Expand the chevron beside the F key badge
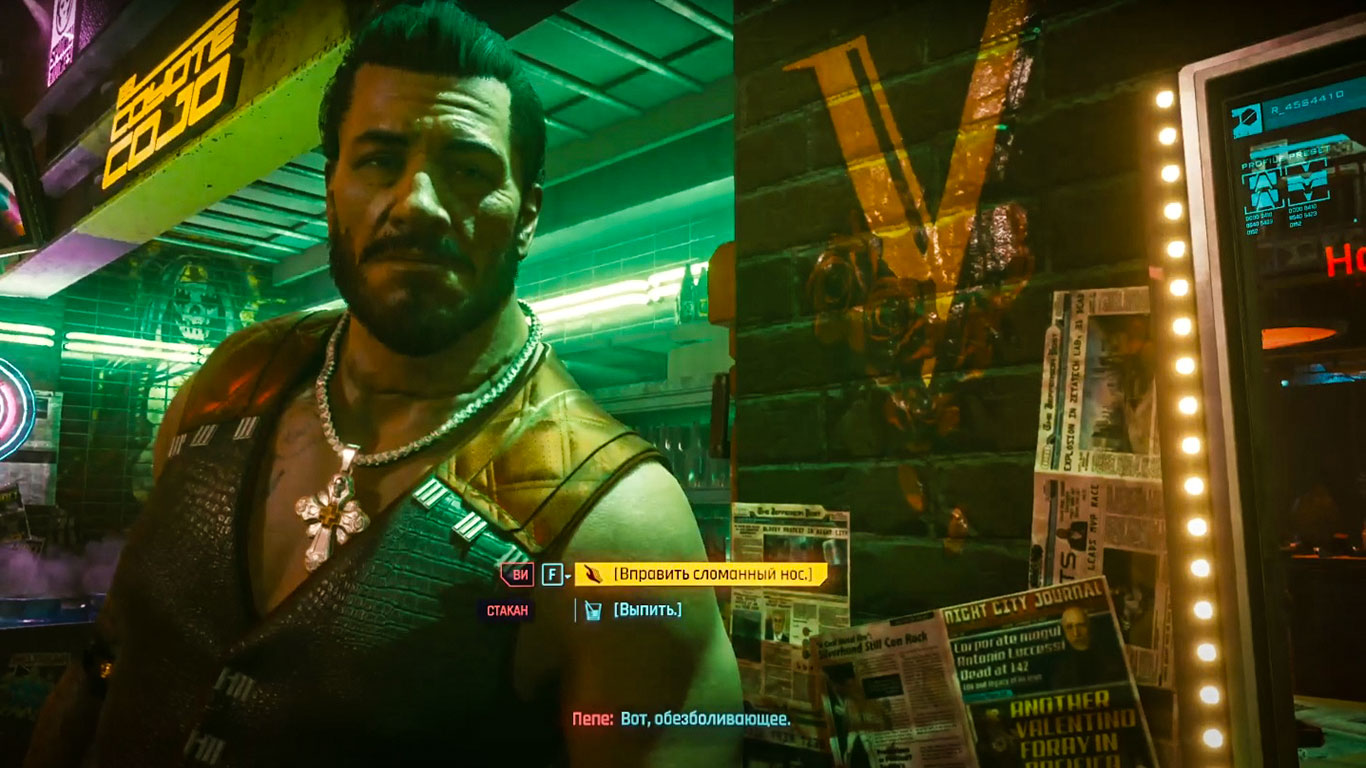Image resolution: width=1366 pixels, height=768 pixels. pos(568,576)
